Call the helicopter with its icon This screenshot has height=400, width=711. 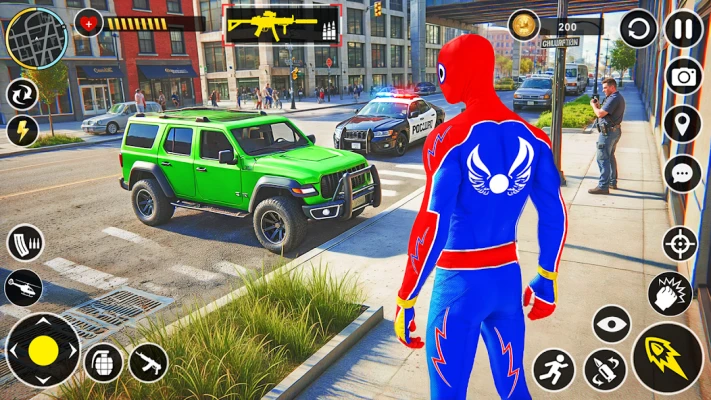point(23,287)
